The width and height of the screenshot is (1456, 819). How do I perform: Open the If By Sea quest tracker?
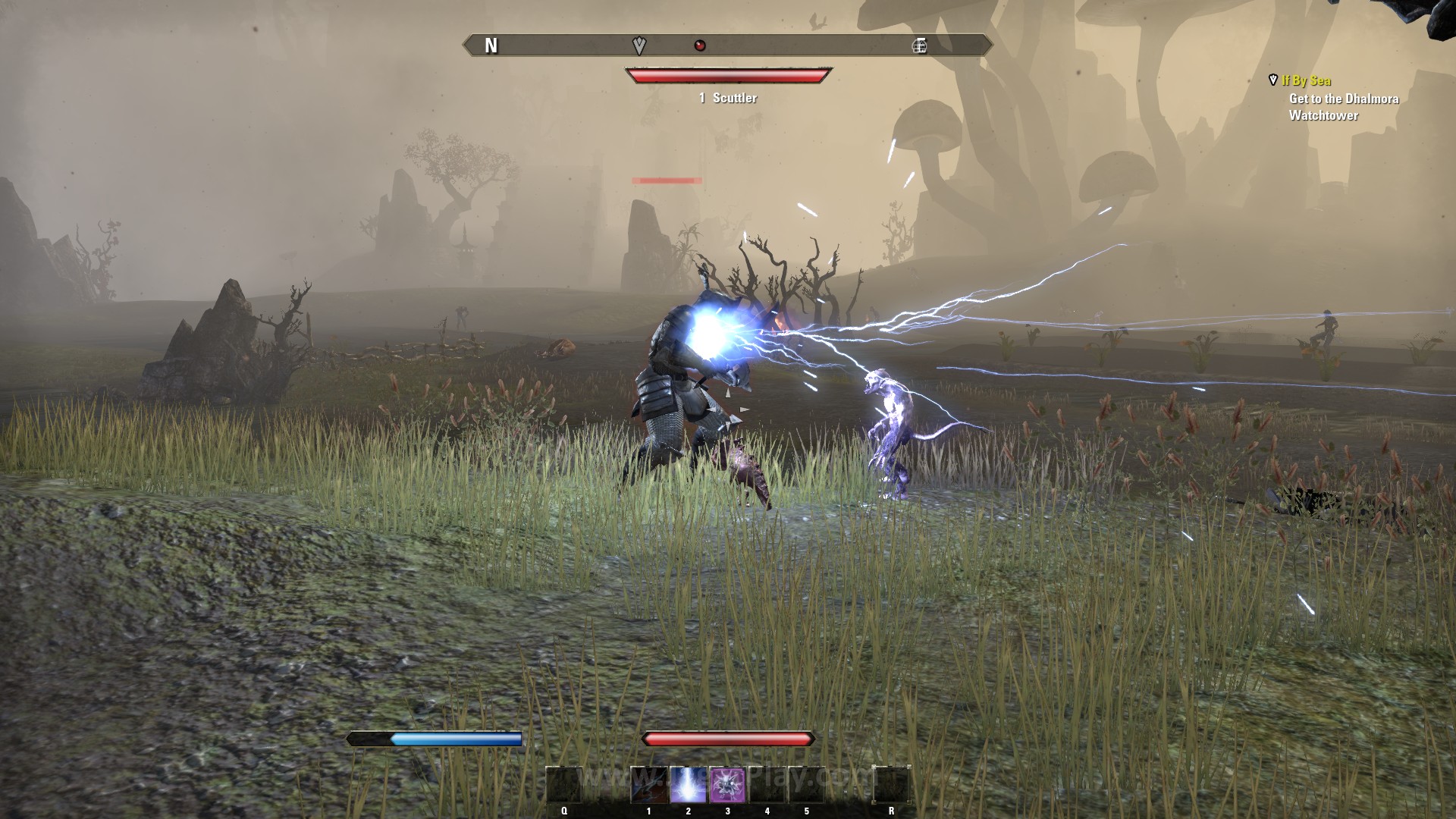[1306, 80]
